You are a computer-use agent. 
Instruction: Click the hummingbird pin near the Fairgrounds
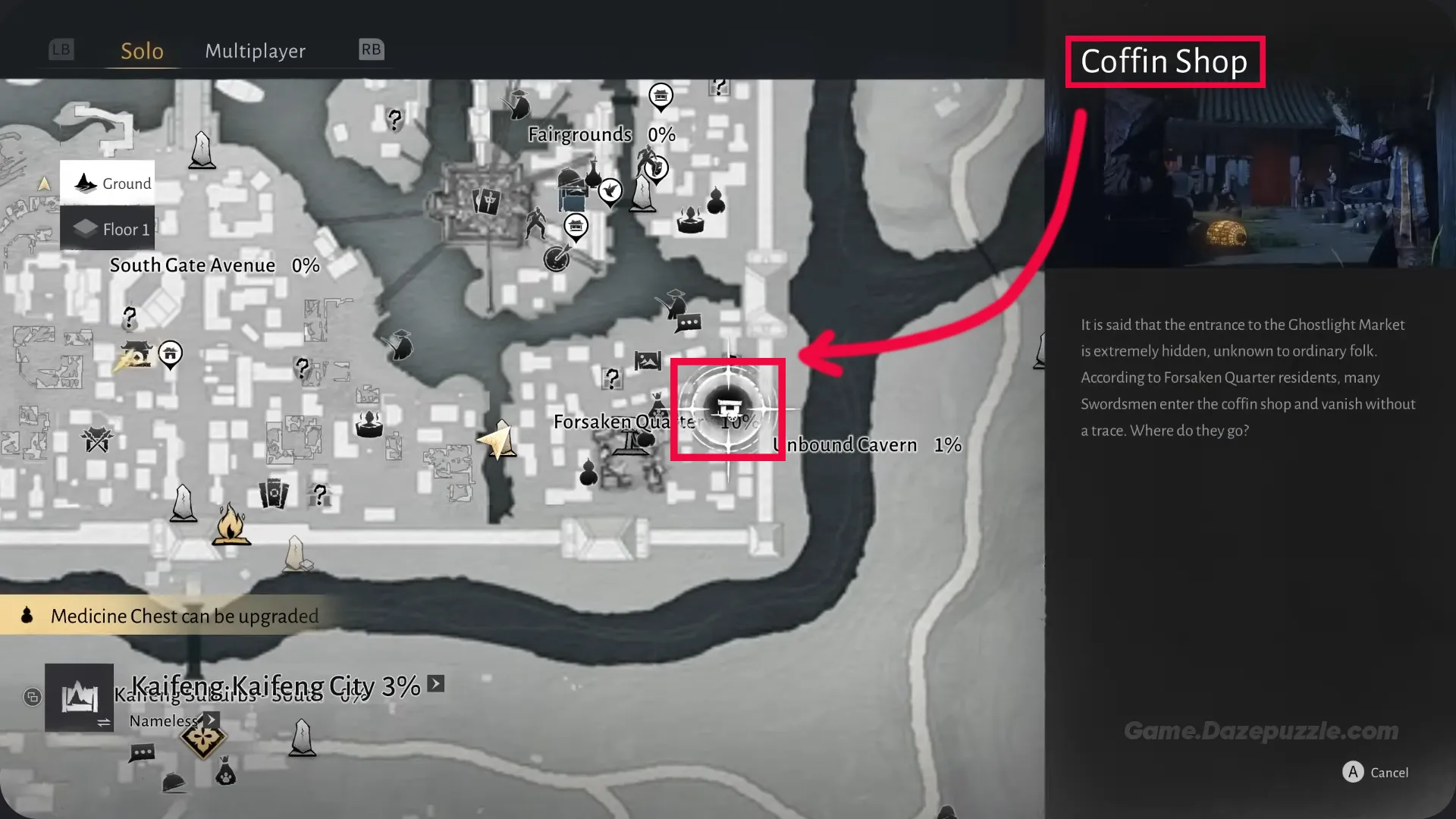click(x=610, y=191)
